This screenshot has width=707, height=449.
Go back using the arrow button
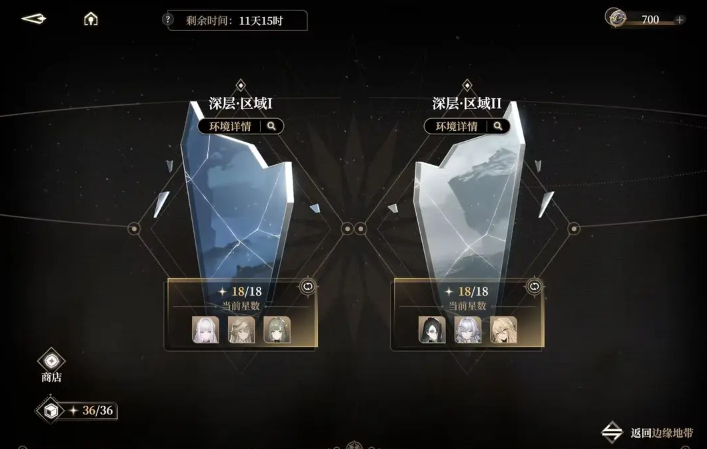[x=34, y=19]
